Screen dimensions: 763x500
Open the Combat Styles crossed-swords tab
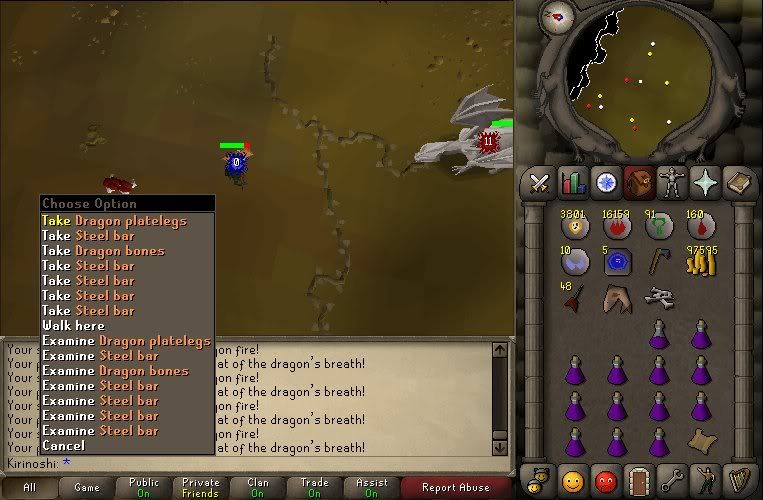click(x=541, y=183)
